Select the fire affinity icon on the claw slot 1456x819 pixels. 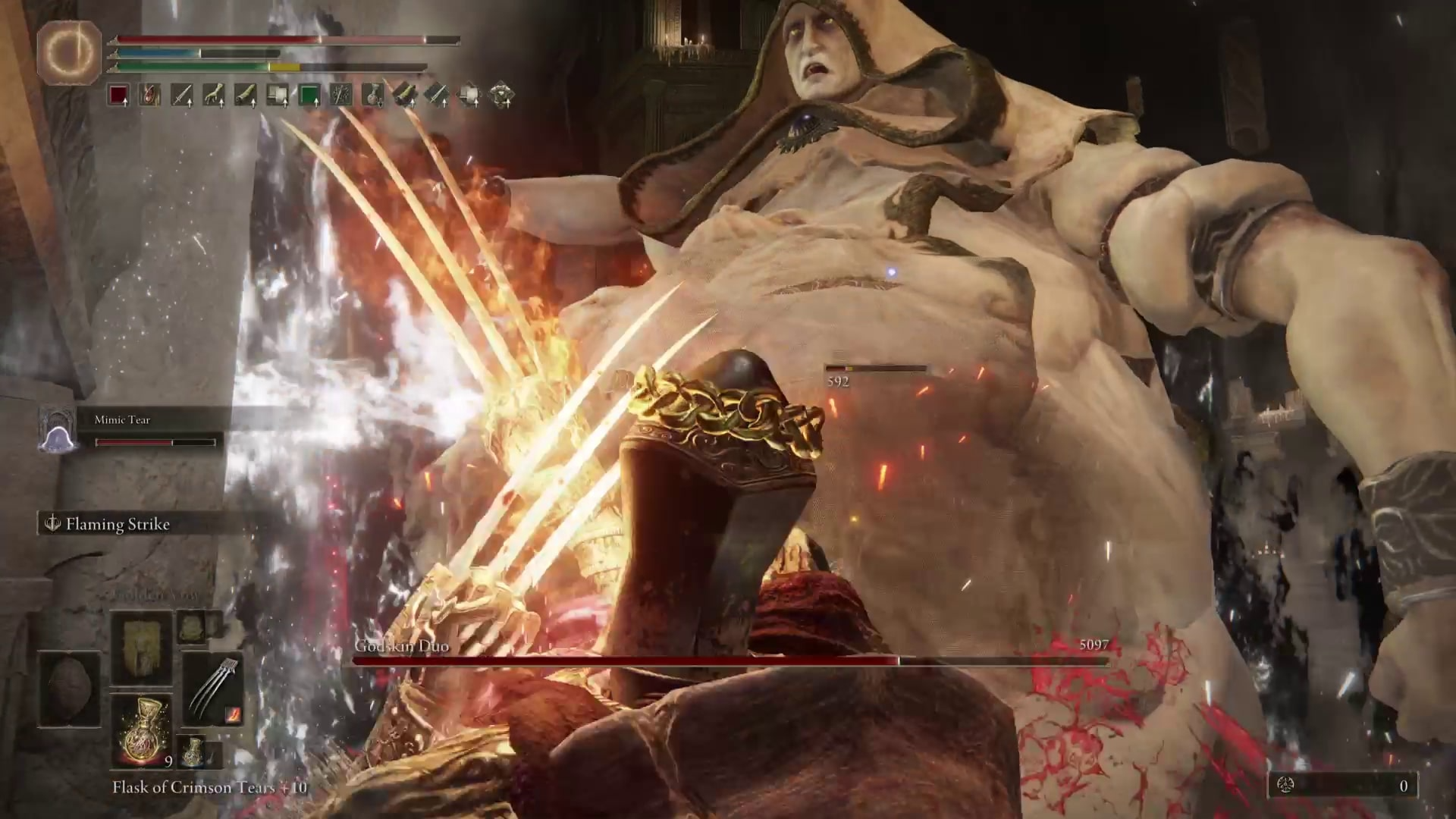click(231, 716)
